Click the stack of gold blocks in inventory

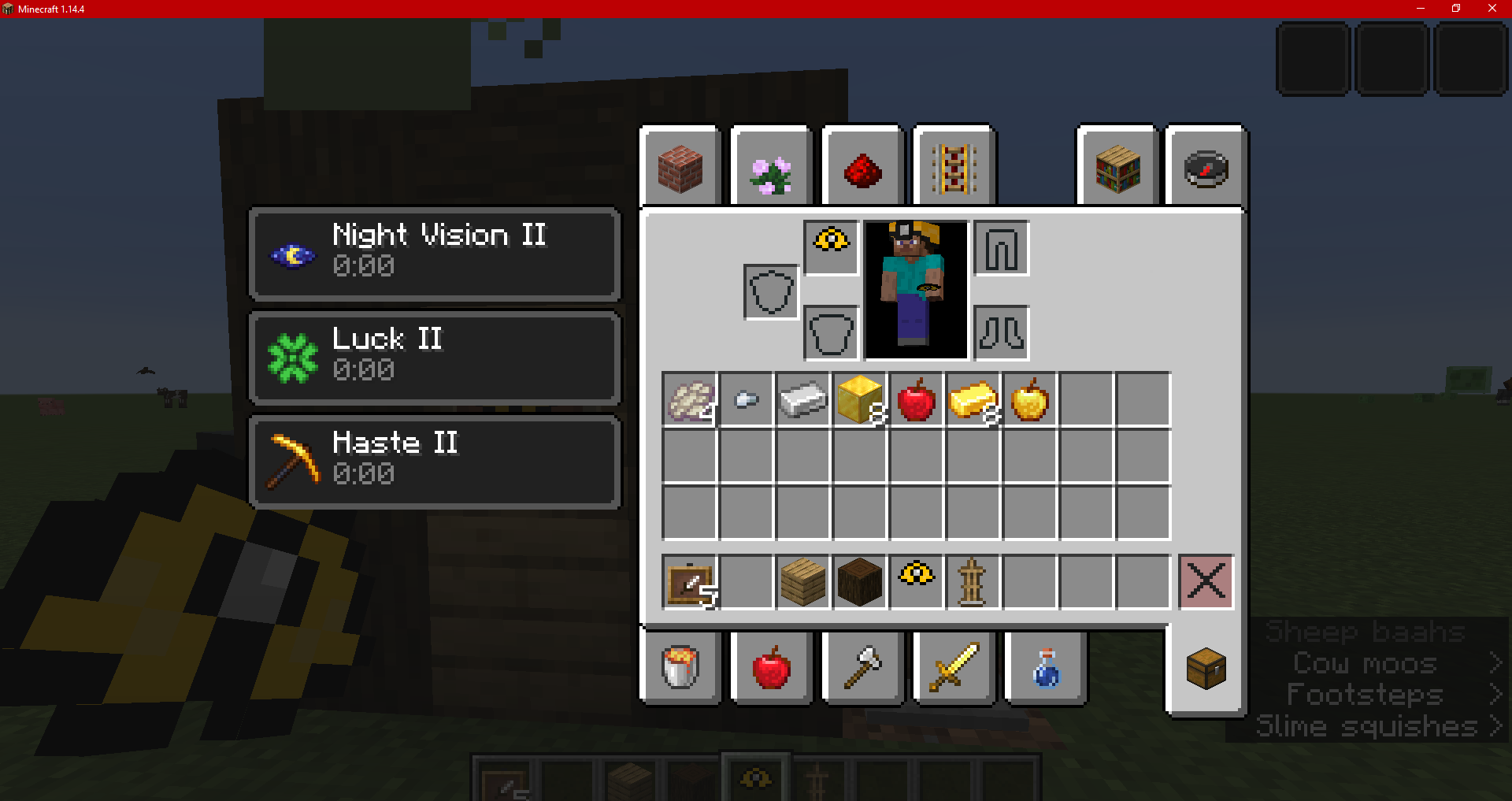point(859,400)
